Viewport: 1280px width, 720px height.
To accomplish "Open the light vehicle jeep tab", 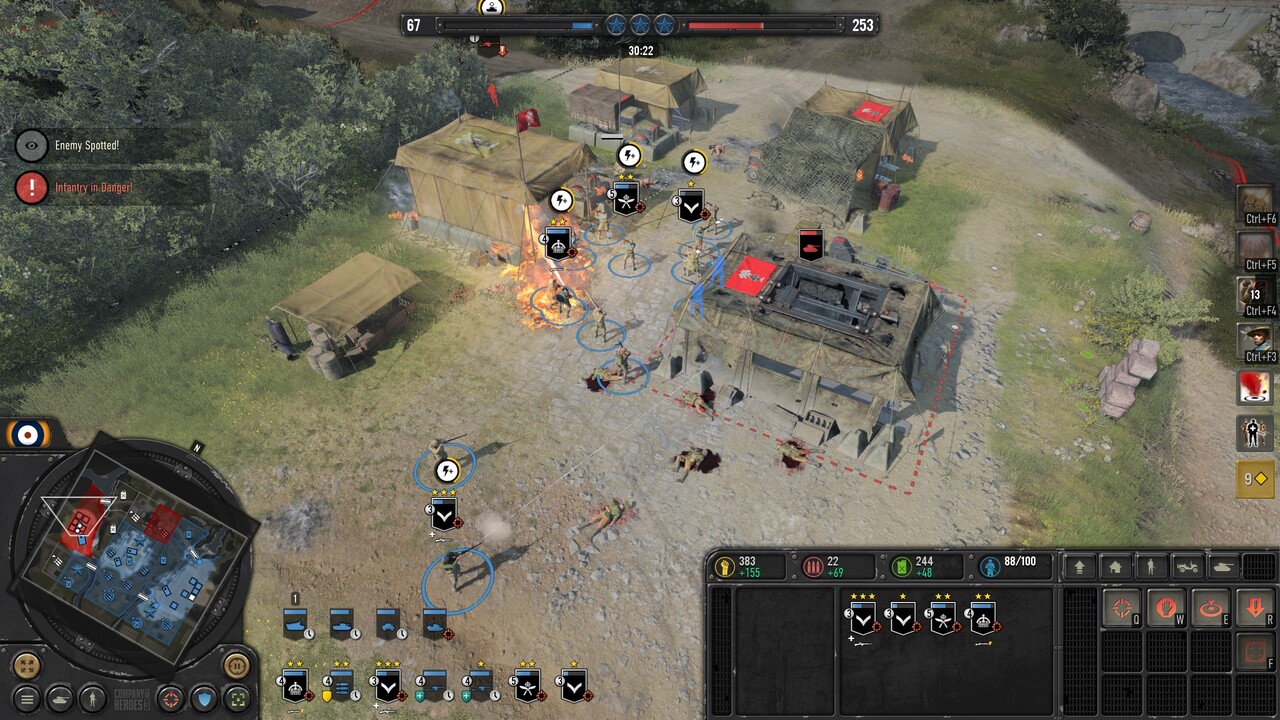I will [x=1187, y=567].
